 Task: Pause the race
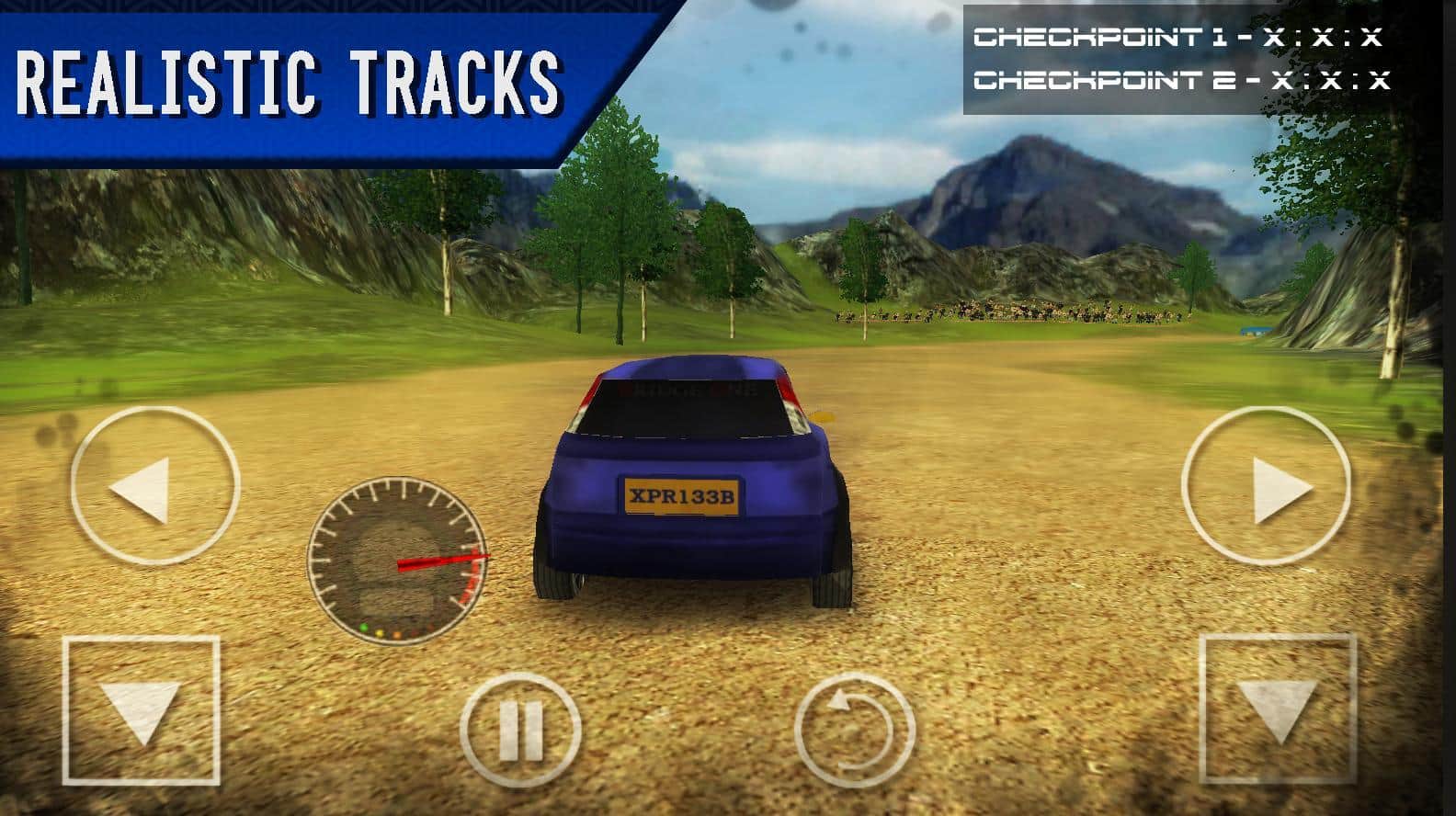pos(519,731)
